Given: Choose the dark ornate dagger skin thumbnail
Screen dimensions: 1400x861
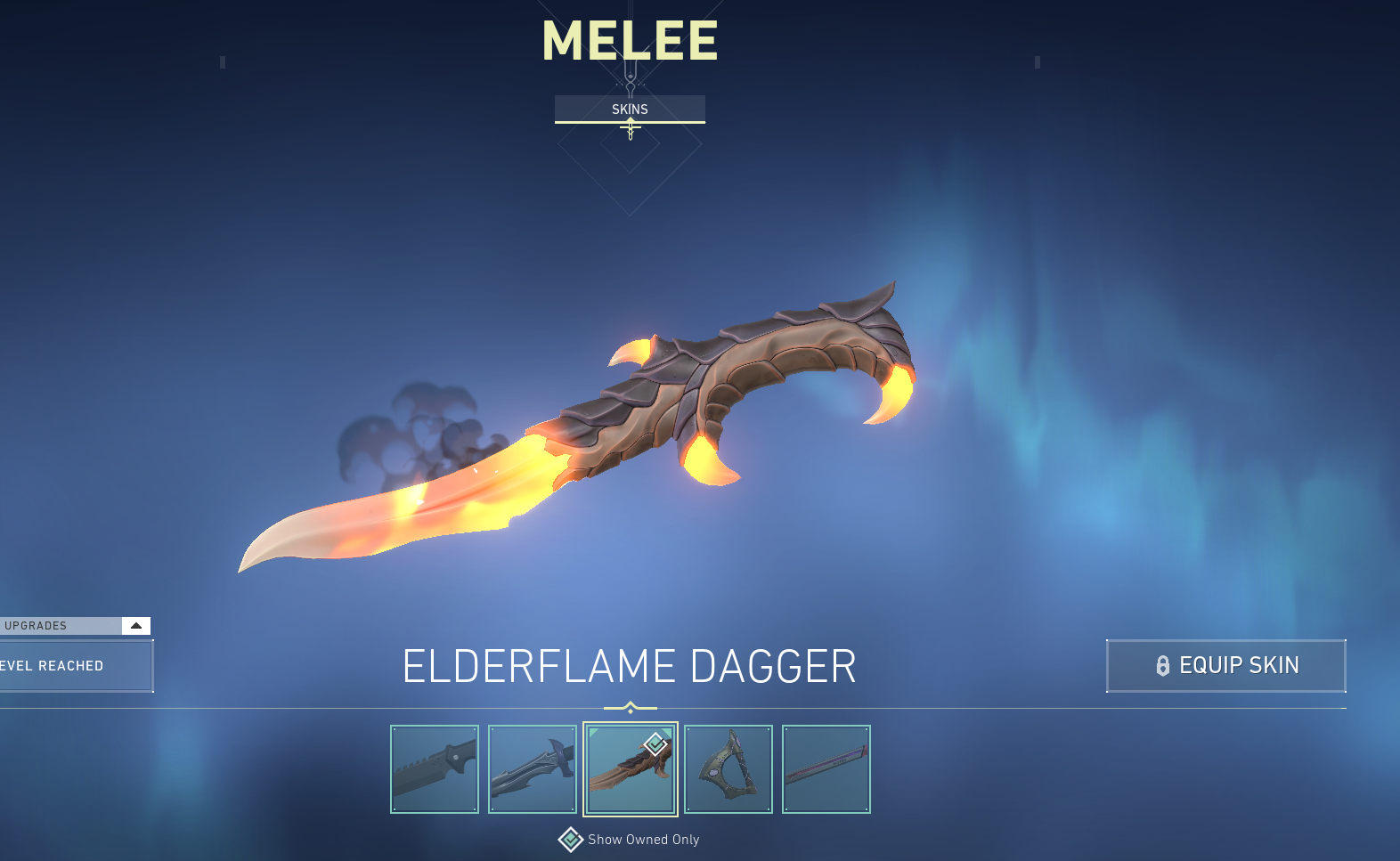Looking at the screenshot, I should click(x=533, y=769).
